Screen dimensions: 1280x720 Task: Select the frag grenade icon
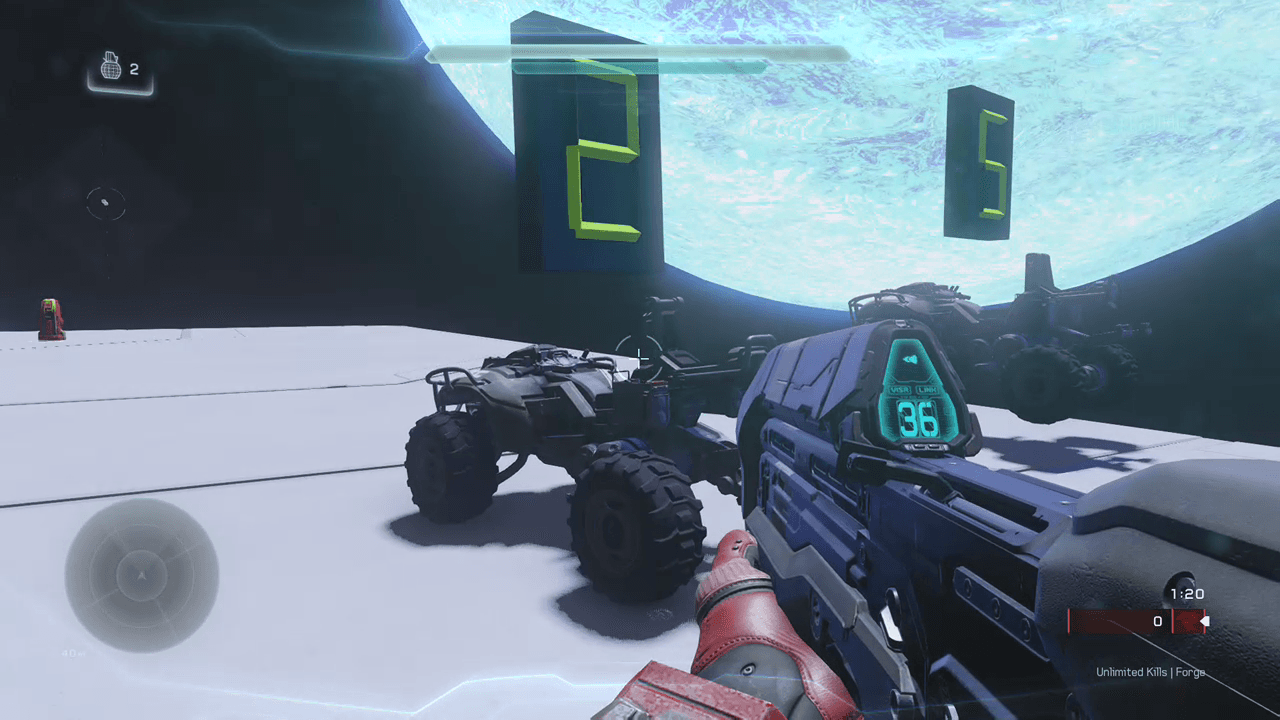click(111, 68)
